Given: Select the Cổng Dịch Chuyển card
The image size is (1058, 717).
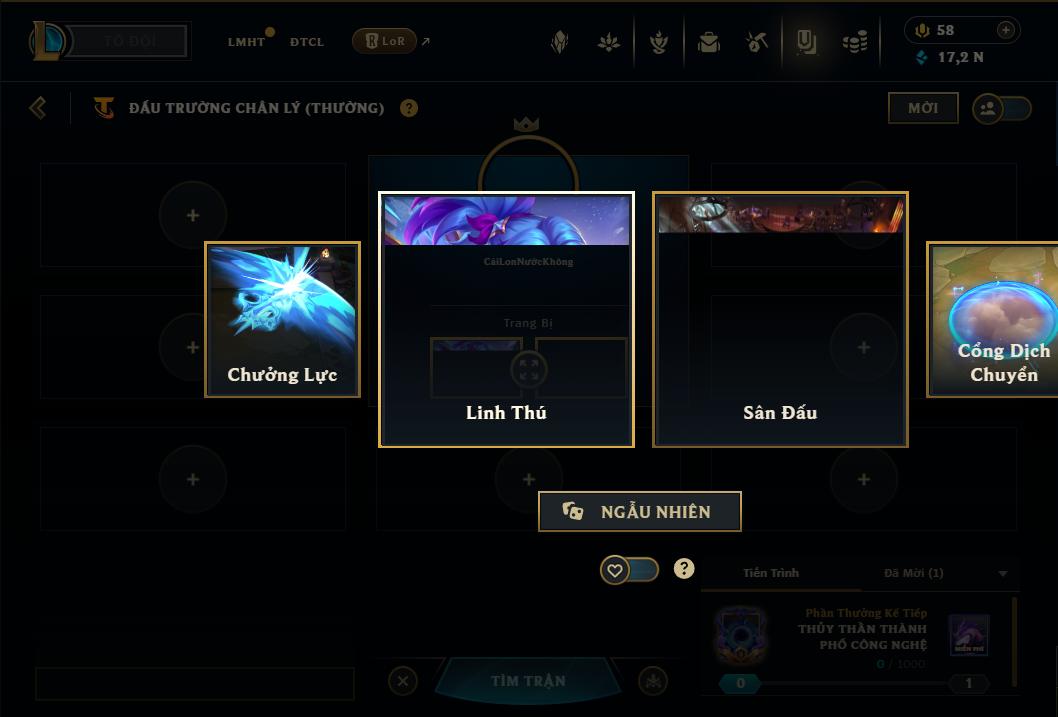Looking at the screenshot, I should [992, 319].
